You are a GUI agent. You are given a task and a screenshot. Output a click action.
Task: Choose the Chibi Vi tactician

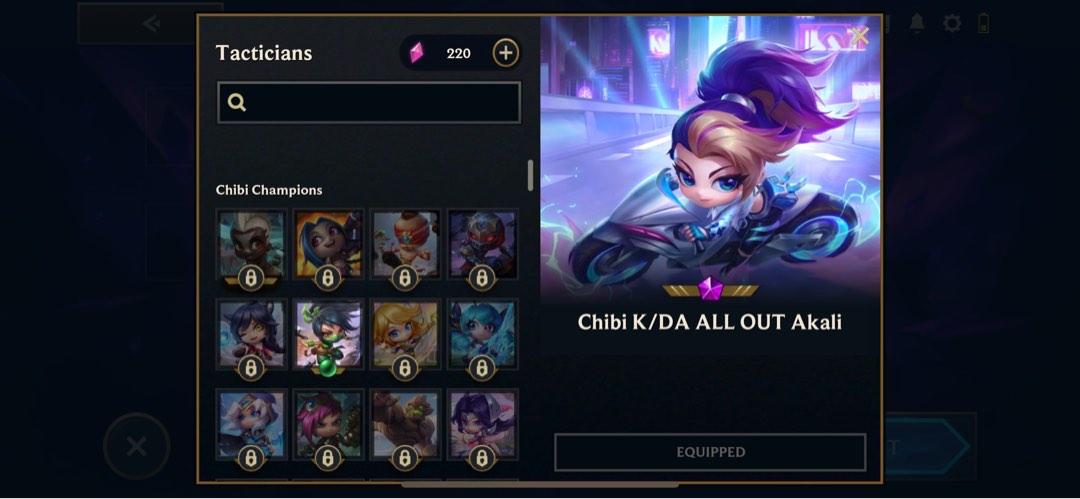[x=328, y=424]
